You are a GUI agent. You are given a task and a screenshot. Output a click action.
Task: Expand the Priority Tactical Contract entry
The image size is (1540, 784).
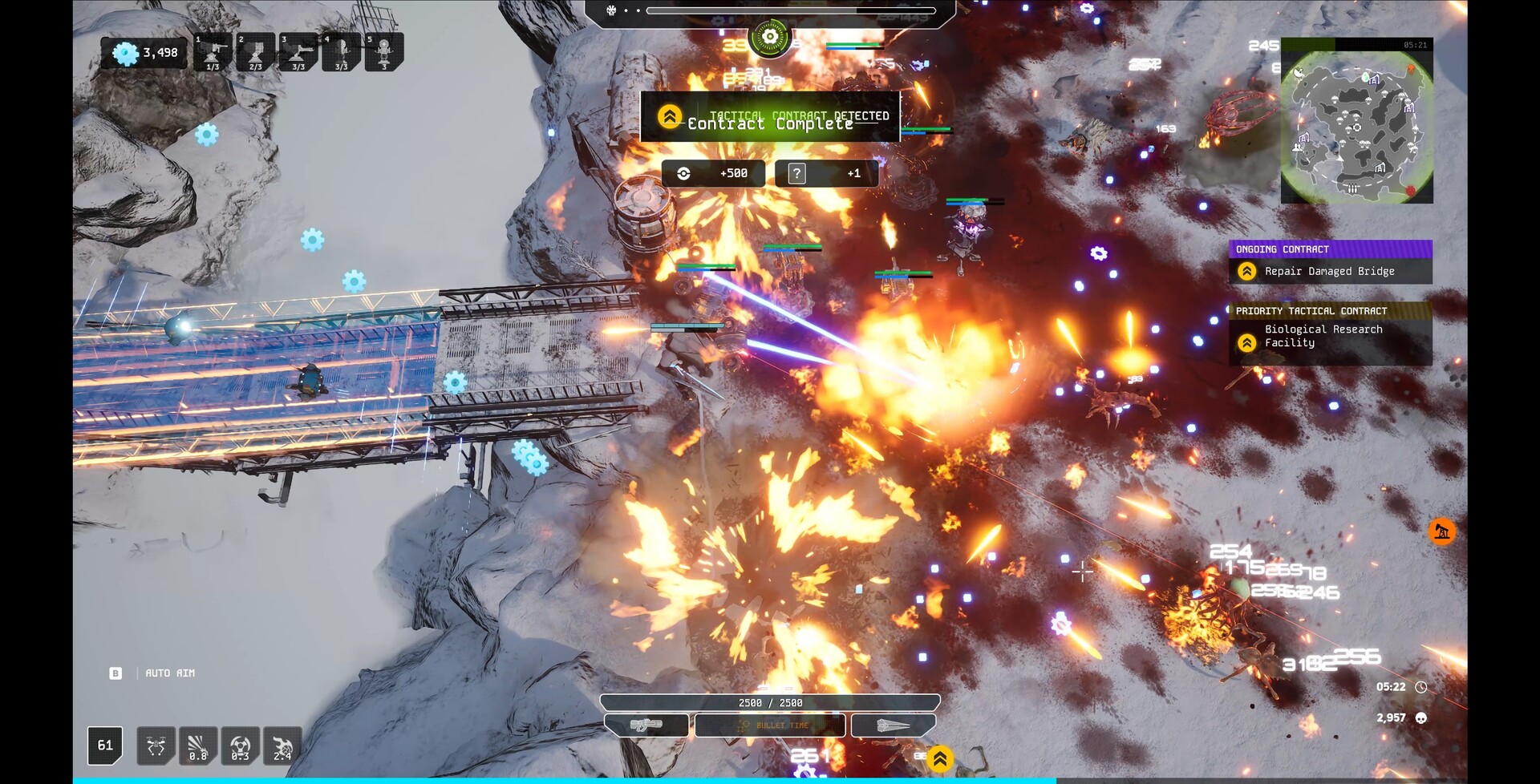click(1331, 311)
